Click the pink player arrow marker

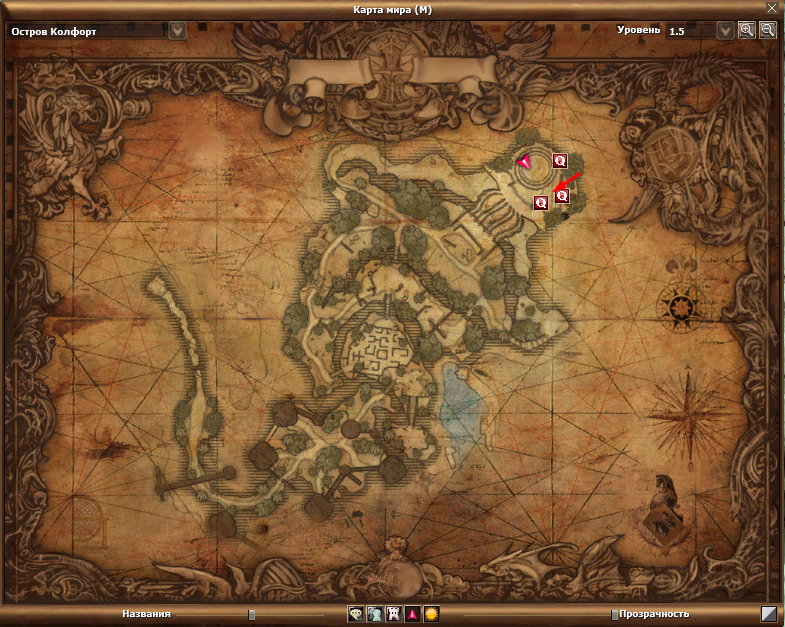(523, 161)
